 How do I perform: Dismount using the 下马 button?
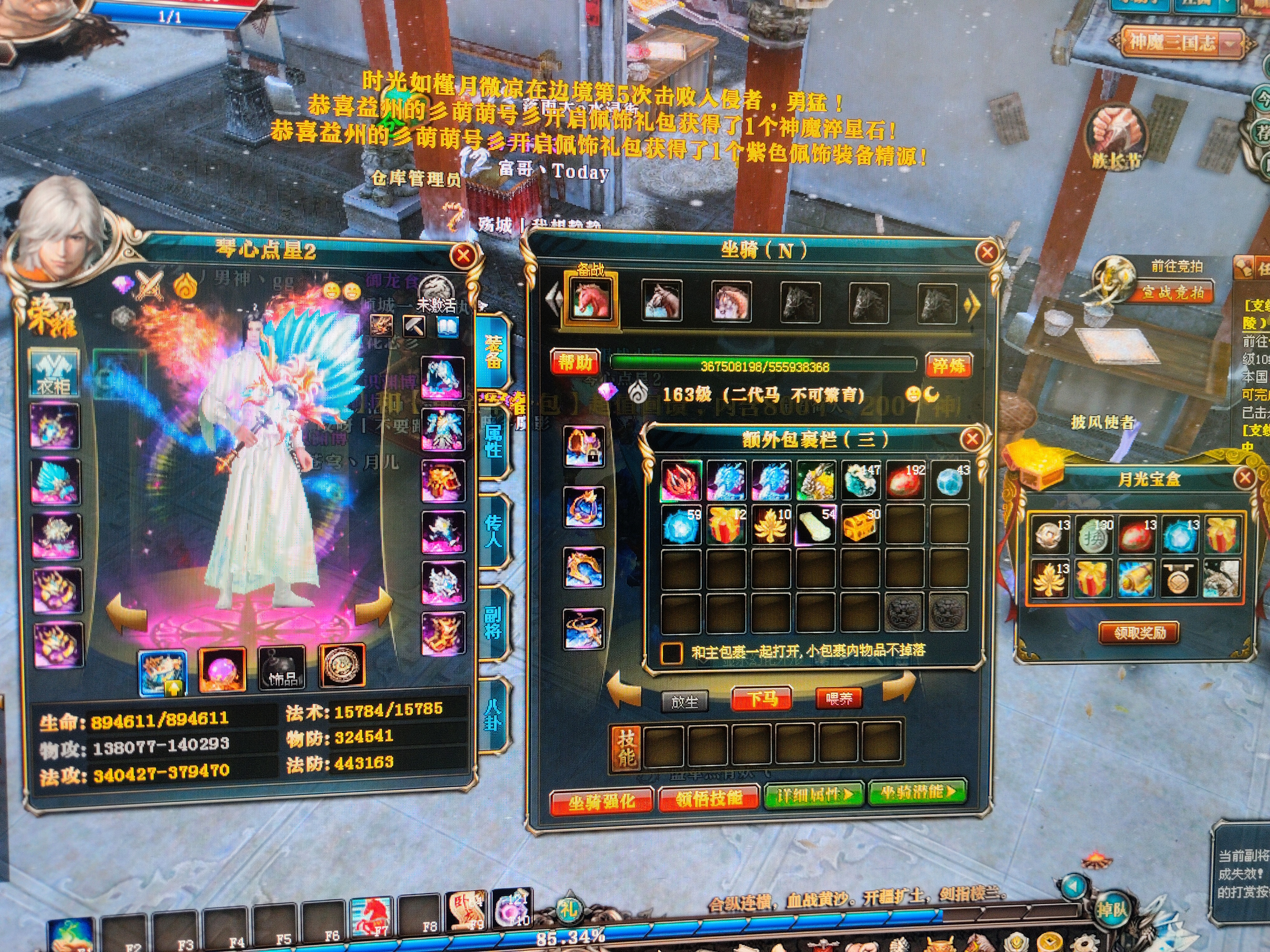(x=762, y=699)
